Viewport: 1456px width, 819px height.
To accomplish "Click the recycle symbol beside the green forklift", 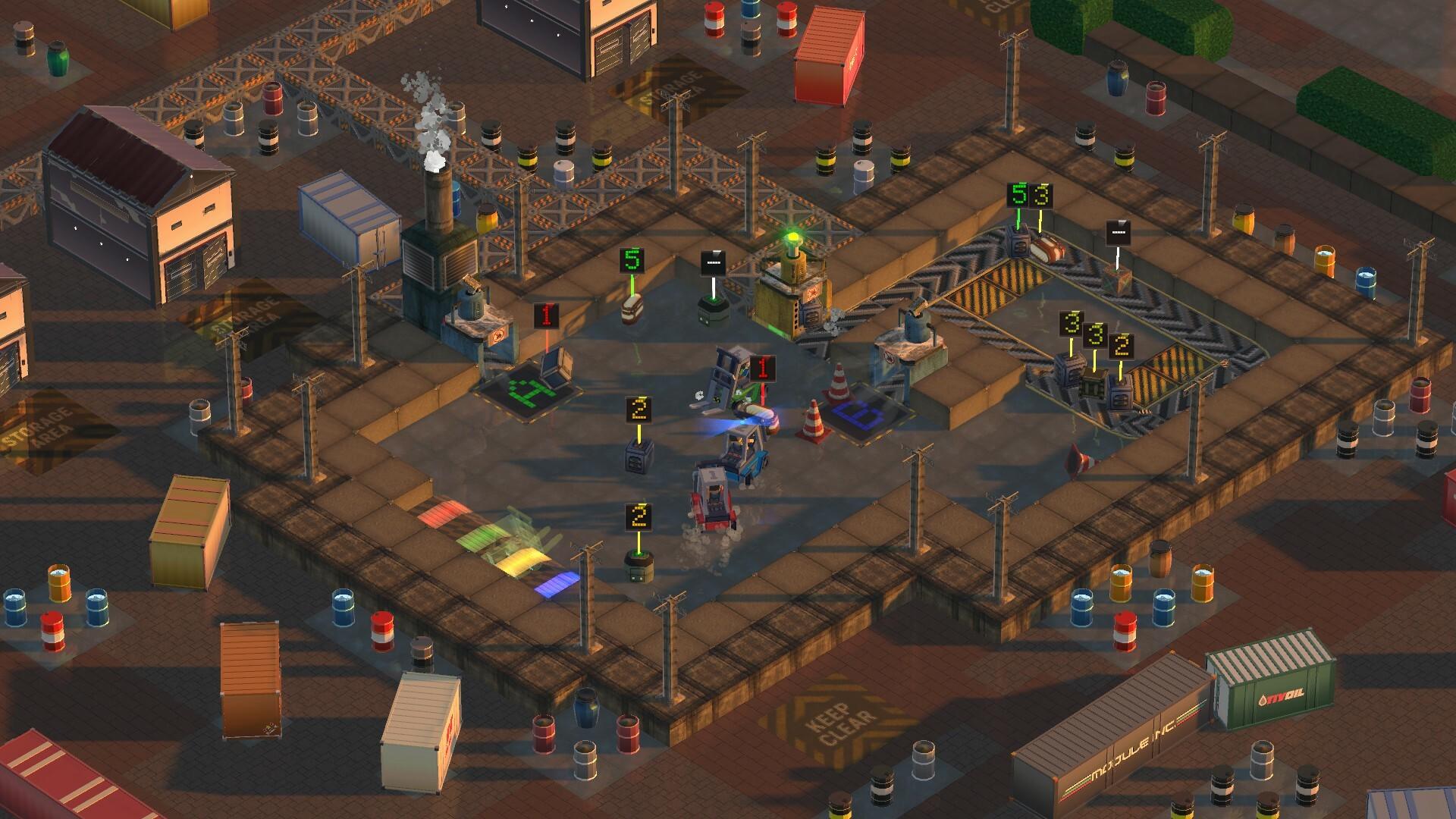I will coord(698,394).
